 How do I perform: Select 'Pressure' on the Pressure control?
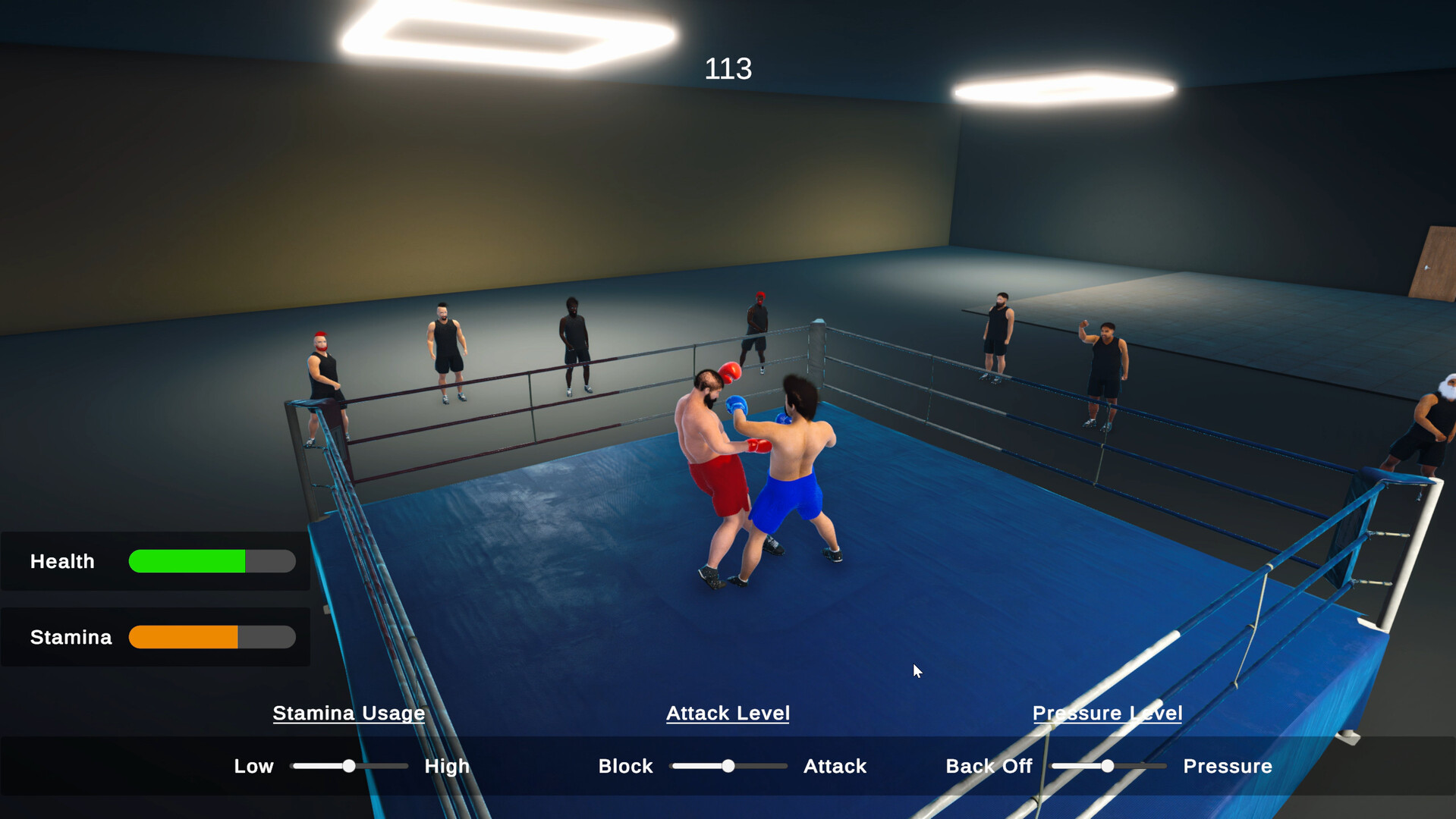[1227, 766]
